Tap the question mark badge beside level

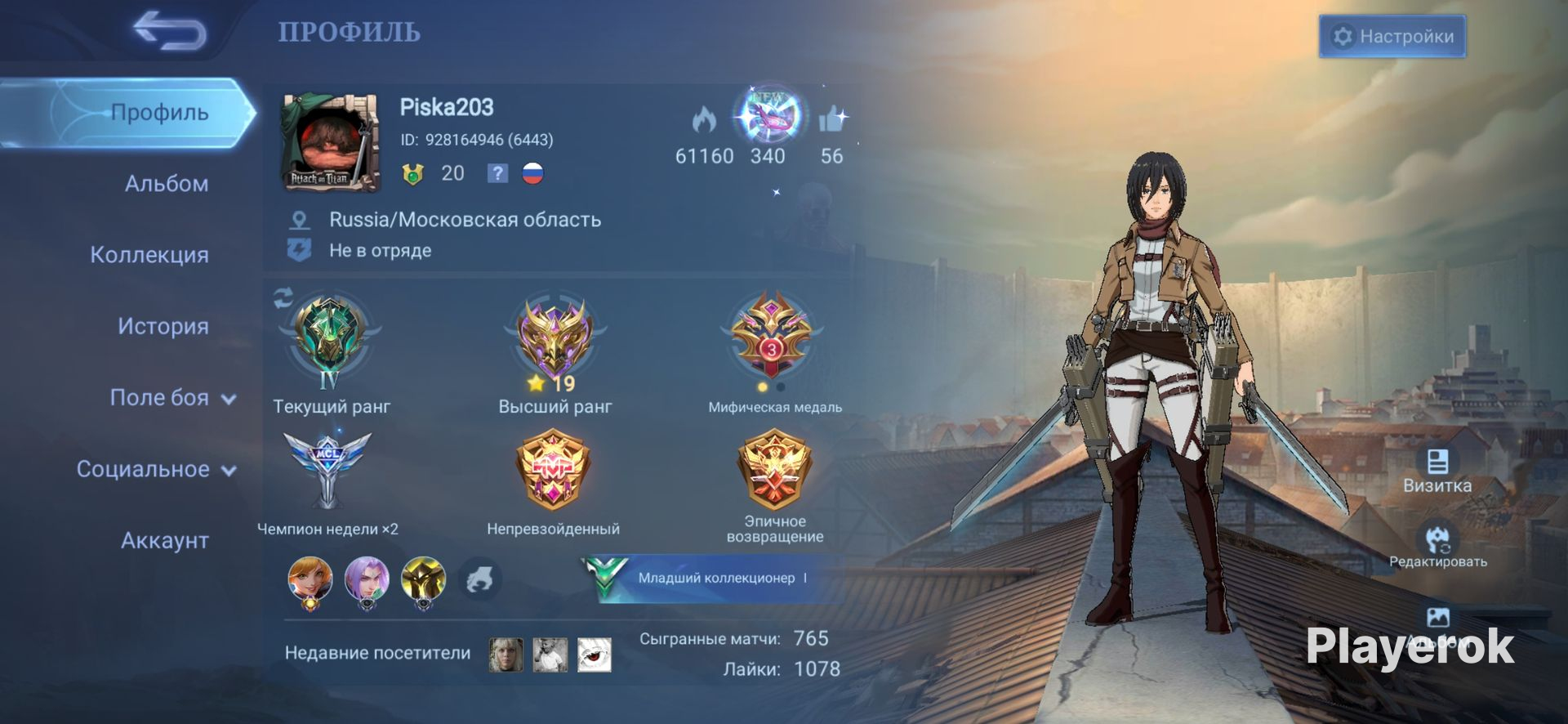pyautogui.click(x=497, y=173)
